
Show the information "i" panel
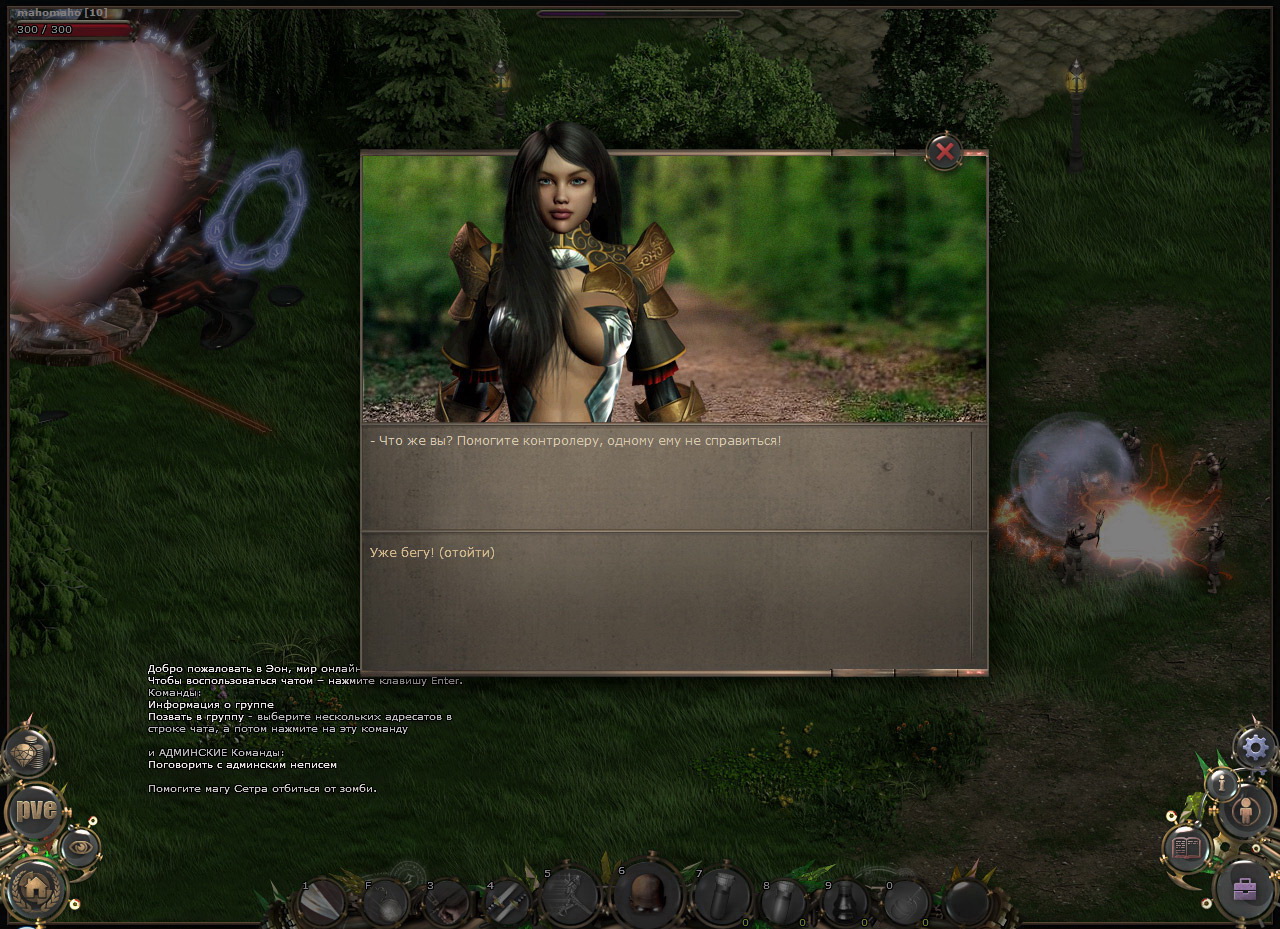coord(1222,784)
